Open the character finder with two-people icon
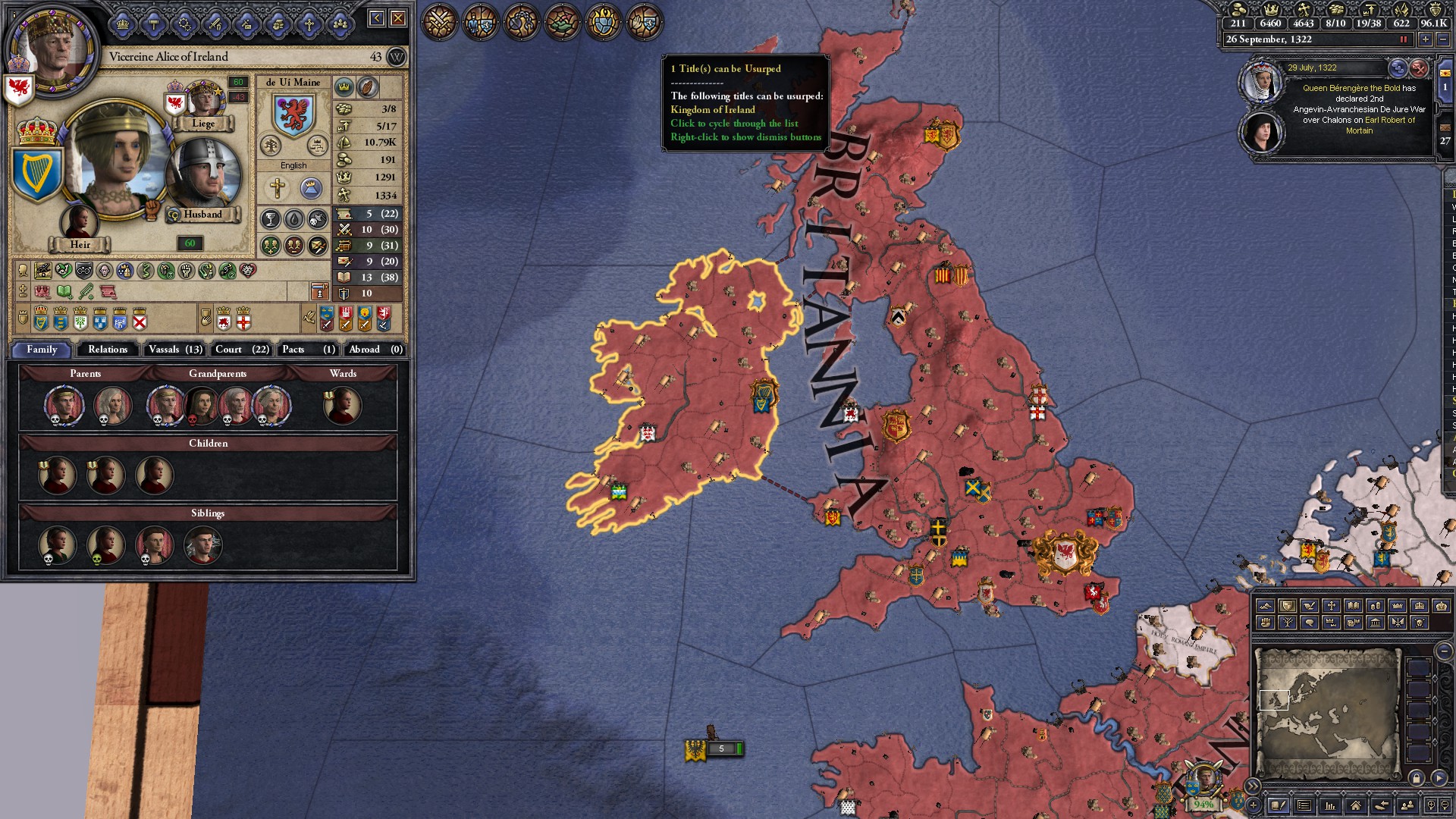Viewport: 1456px width, 819px height. click(1407, 805)
